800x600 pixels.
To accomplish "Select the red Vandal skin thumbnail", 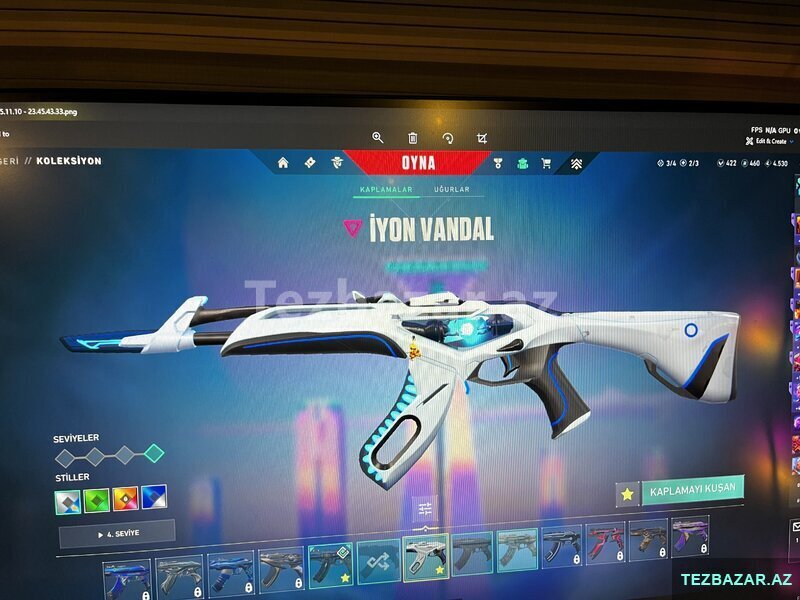I will coord(604,541).
